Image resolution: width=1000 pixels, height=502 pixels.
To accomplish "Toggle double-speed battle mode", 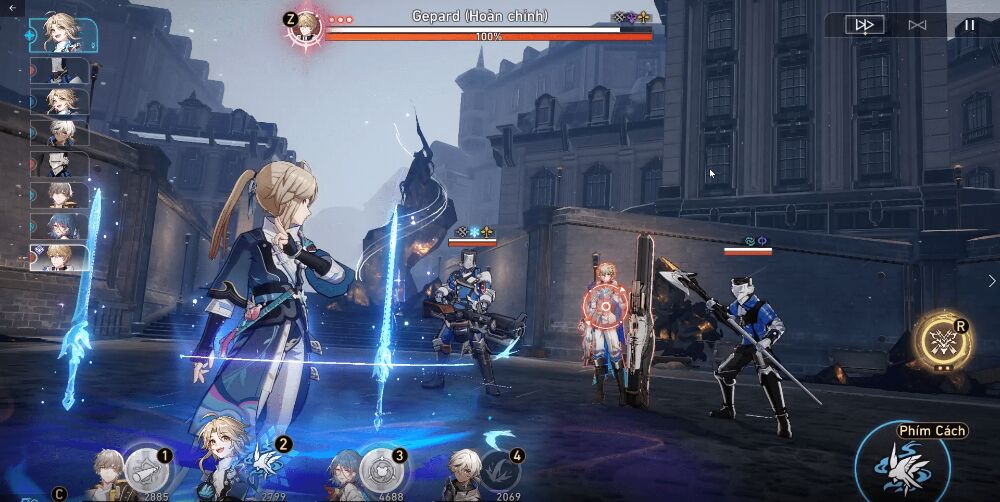I will point(864,25).
